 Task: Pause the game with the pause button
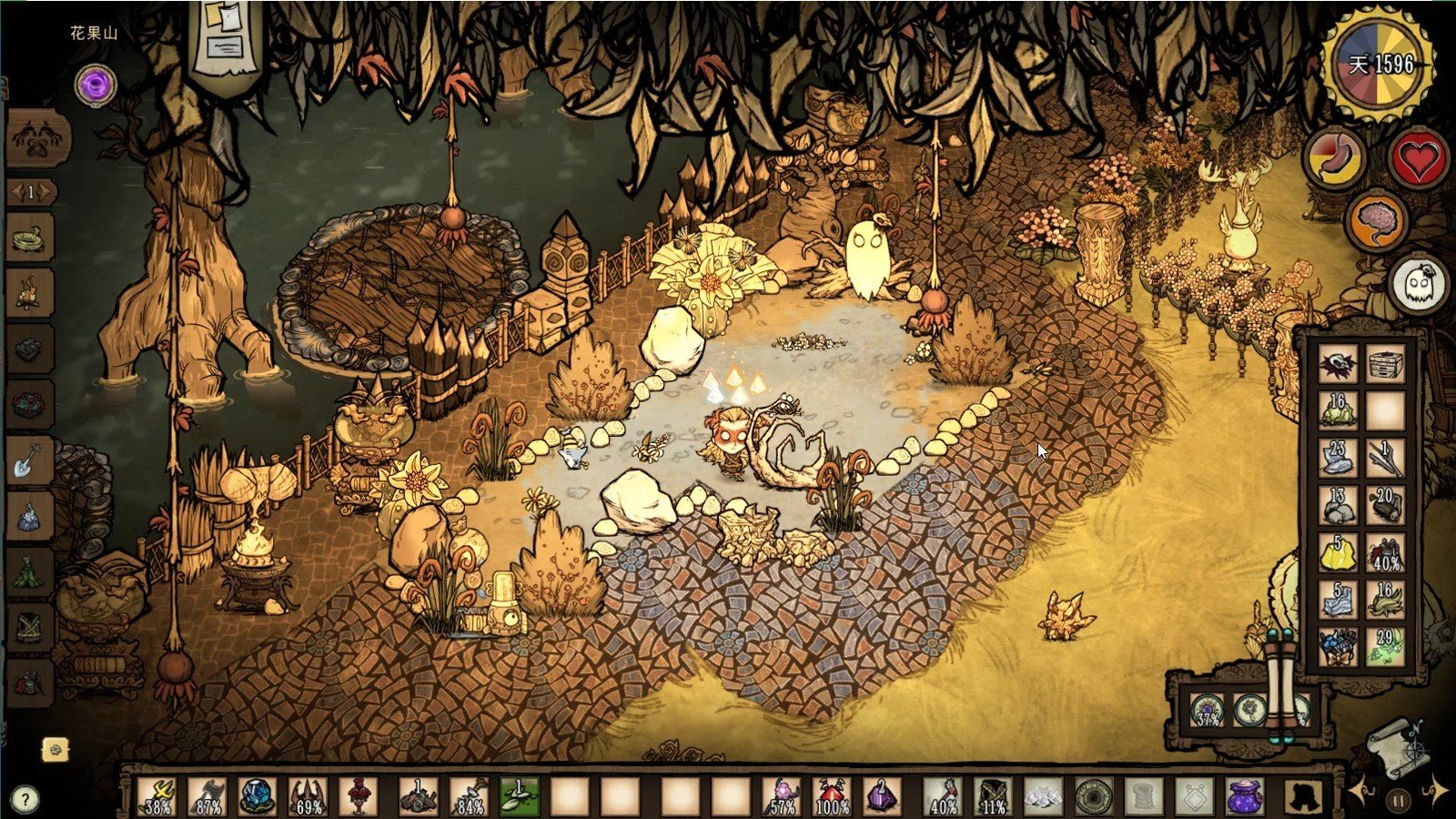[x=1399, y=798]
